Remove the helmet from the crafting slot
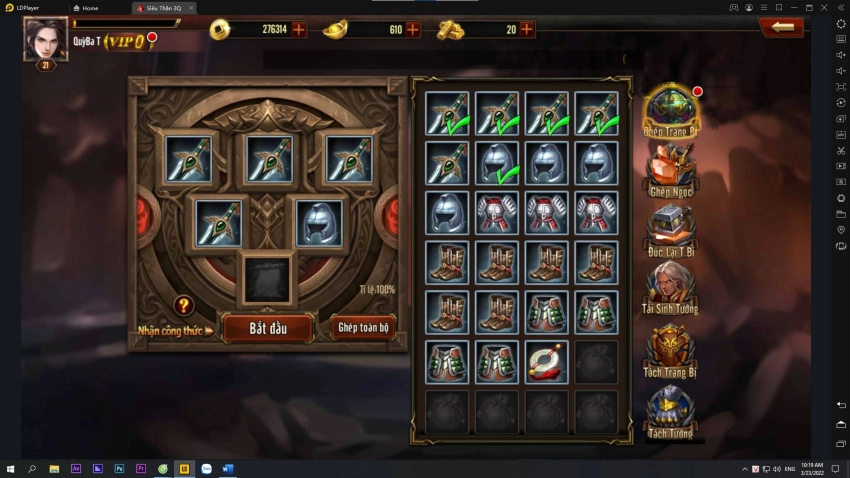850x478 pixels. click(320, 222)
